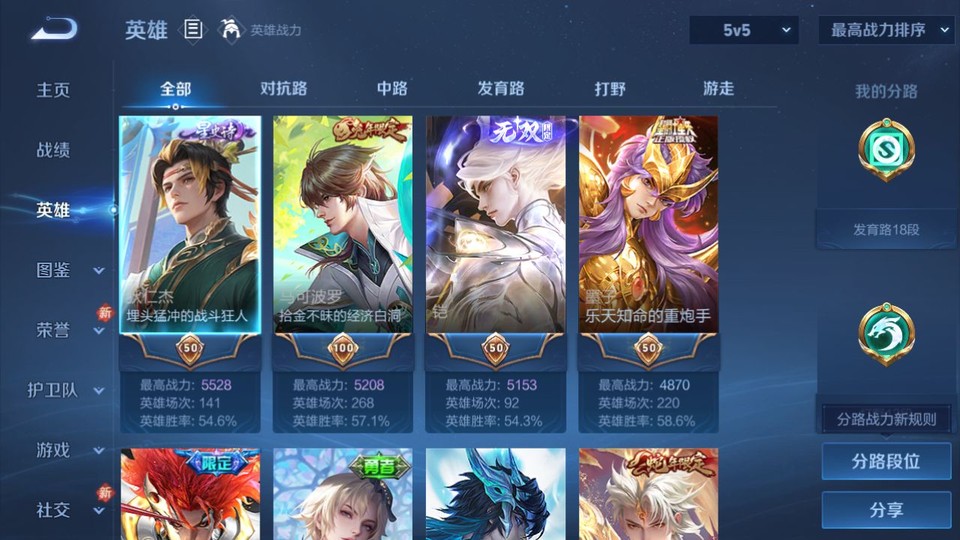This screenshot has height=540, width=960.
Task: Select the 马可波罗 hero card
Action: pos(343,230)
